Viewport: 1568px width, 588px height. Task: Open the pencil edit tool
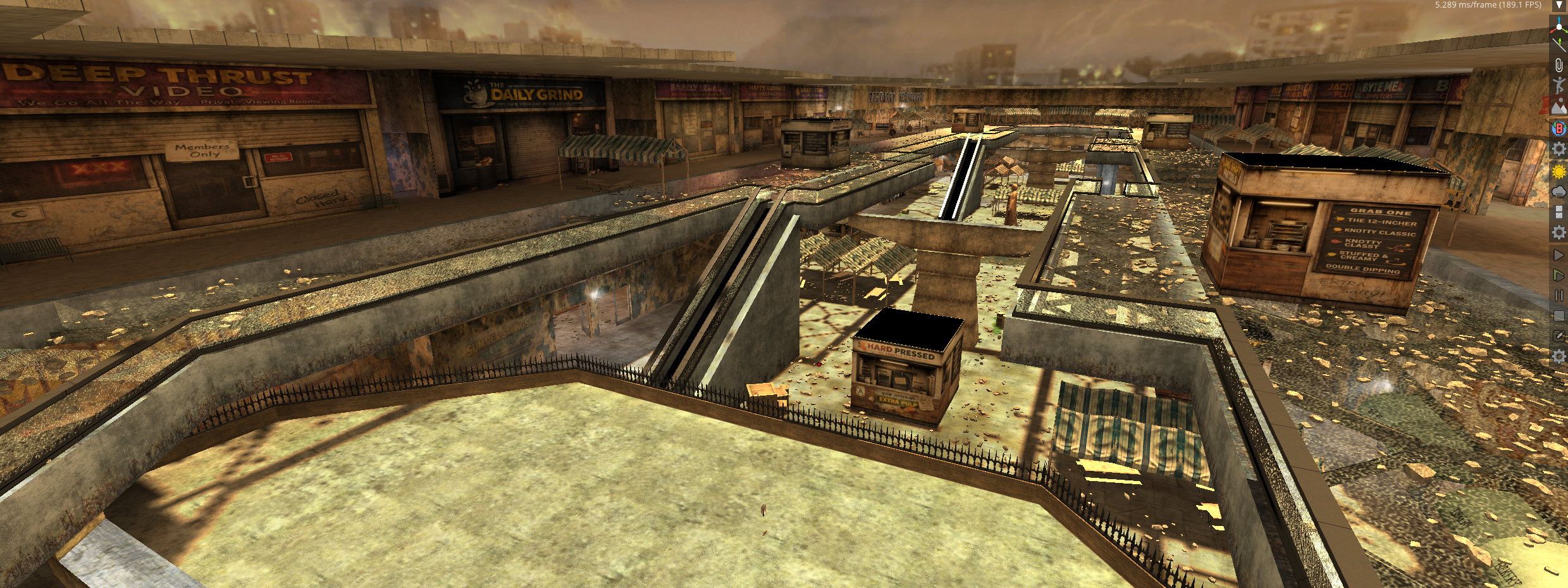click(1559, 336)
